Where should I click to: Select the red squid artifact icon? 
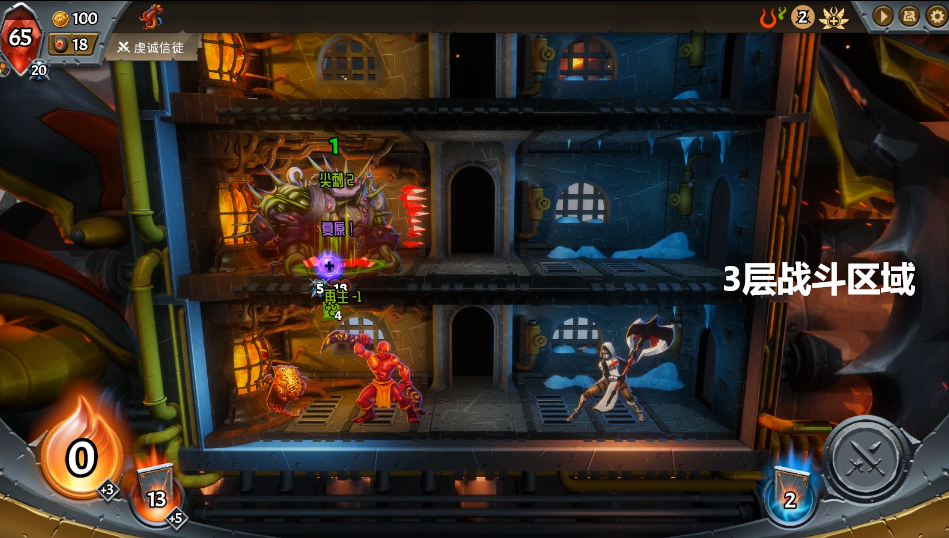tap(152, 16)
